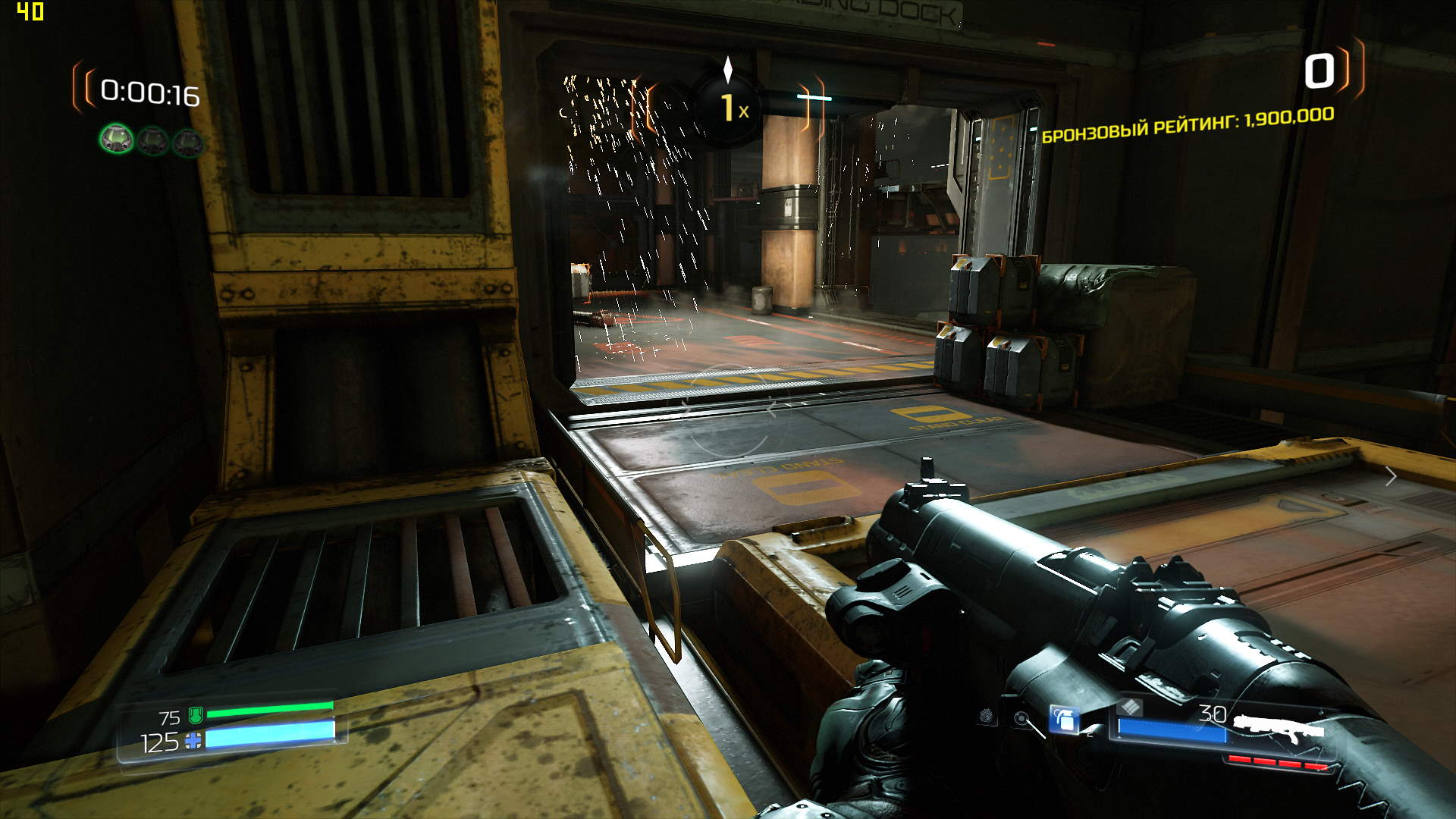Click the green armor shield icon
Screen dimensions: 1456x819
(195, 715)
